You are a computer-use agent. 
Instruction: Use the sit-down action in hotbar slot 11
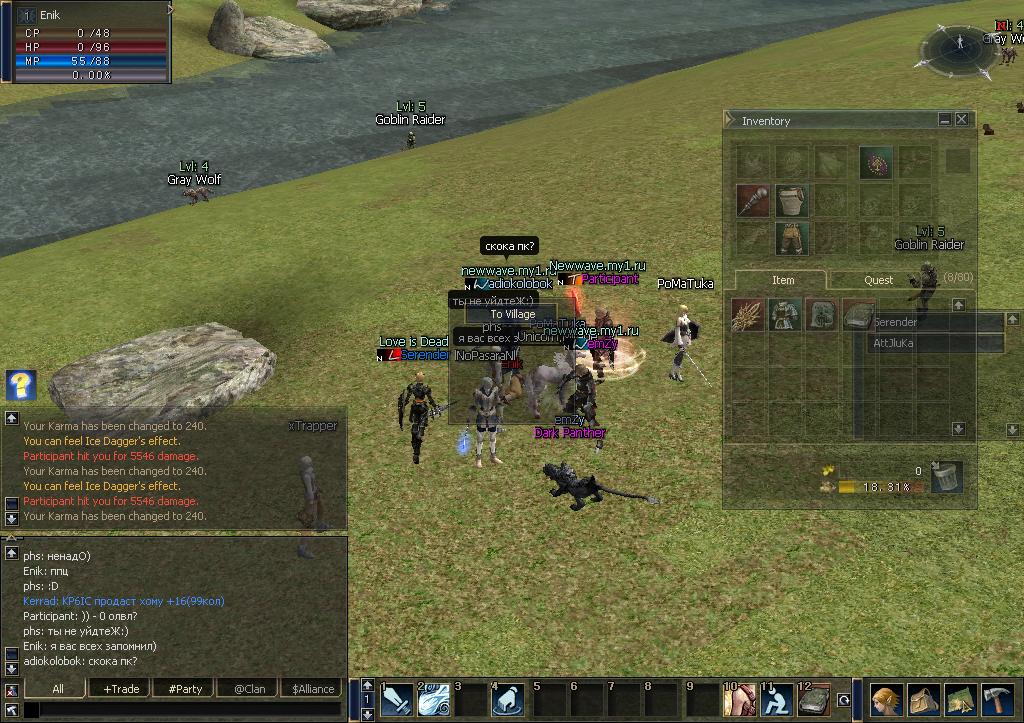775,699
